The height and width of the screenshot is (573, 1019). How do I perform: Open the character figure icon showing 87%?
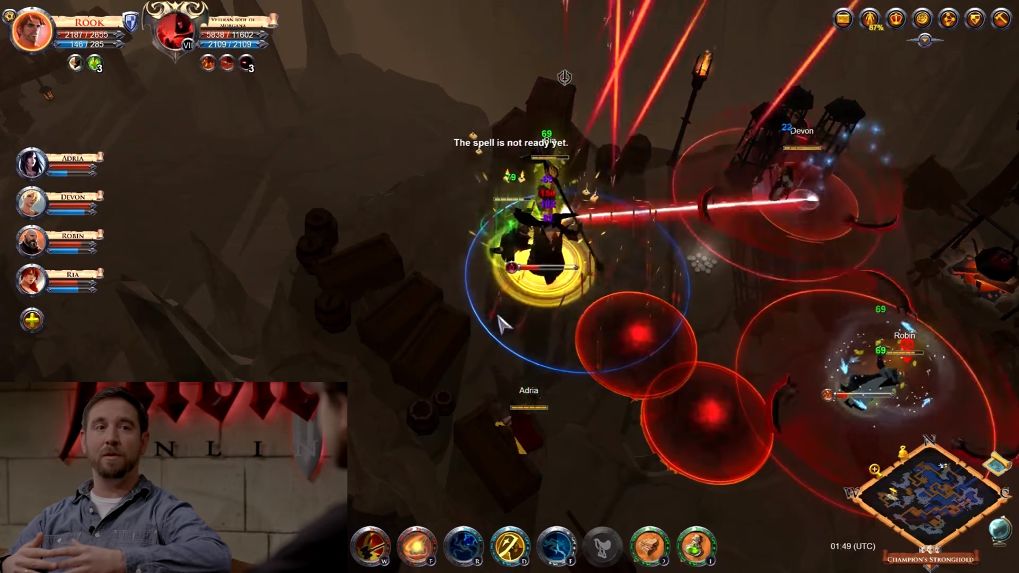[870, 18]
